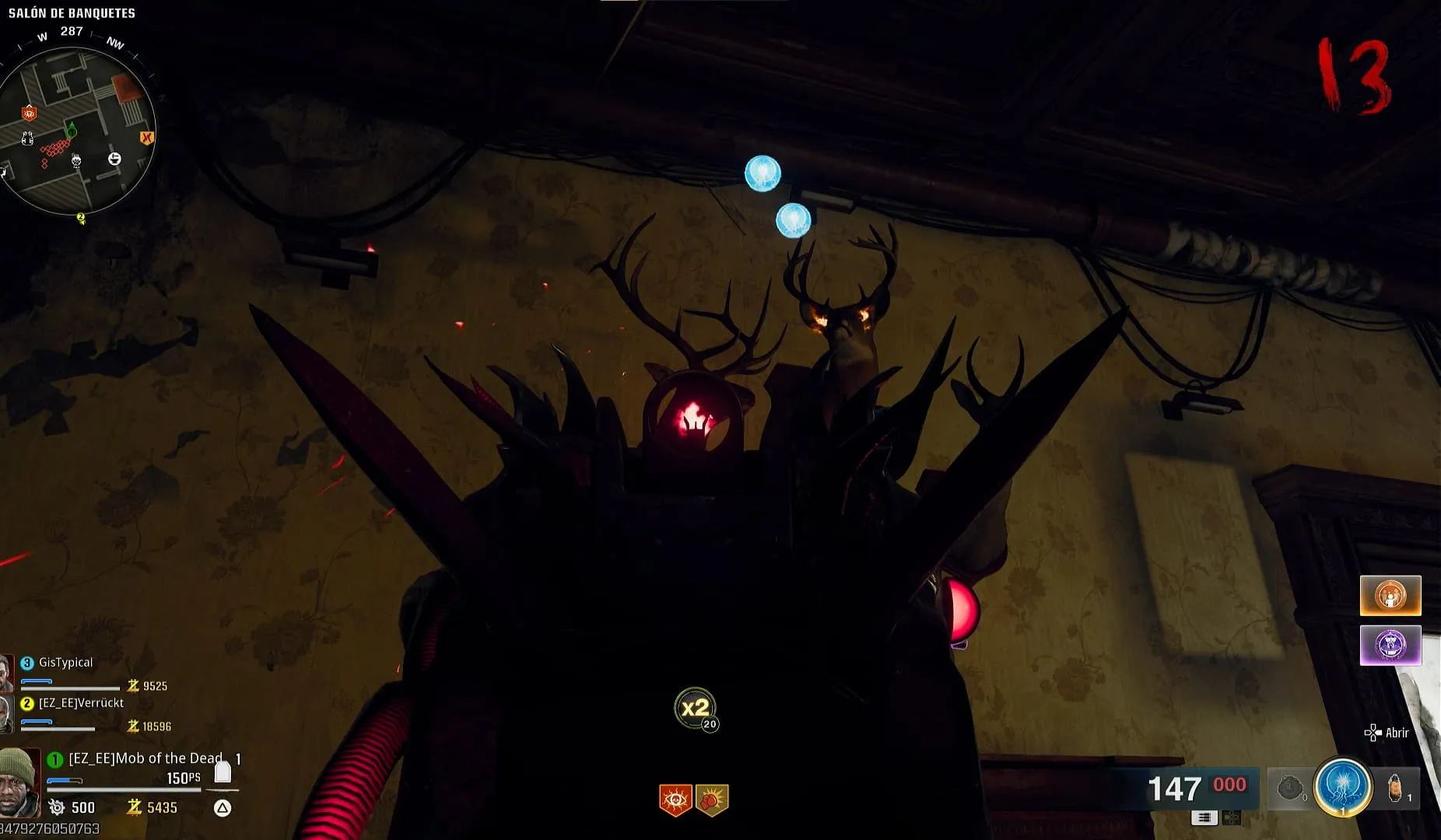Select the boxing glove perk icon
Viewport: 1441px width, 840px height.
click(x=711, y=800)
